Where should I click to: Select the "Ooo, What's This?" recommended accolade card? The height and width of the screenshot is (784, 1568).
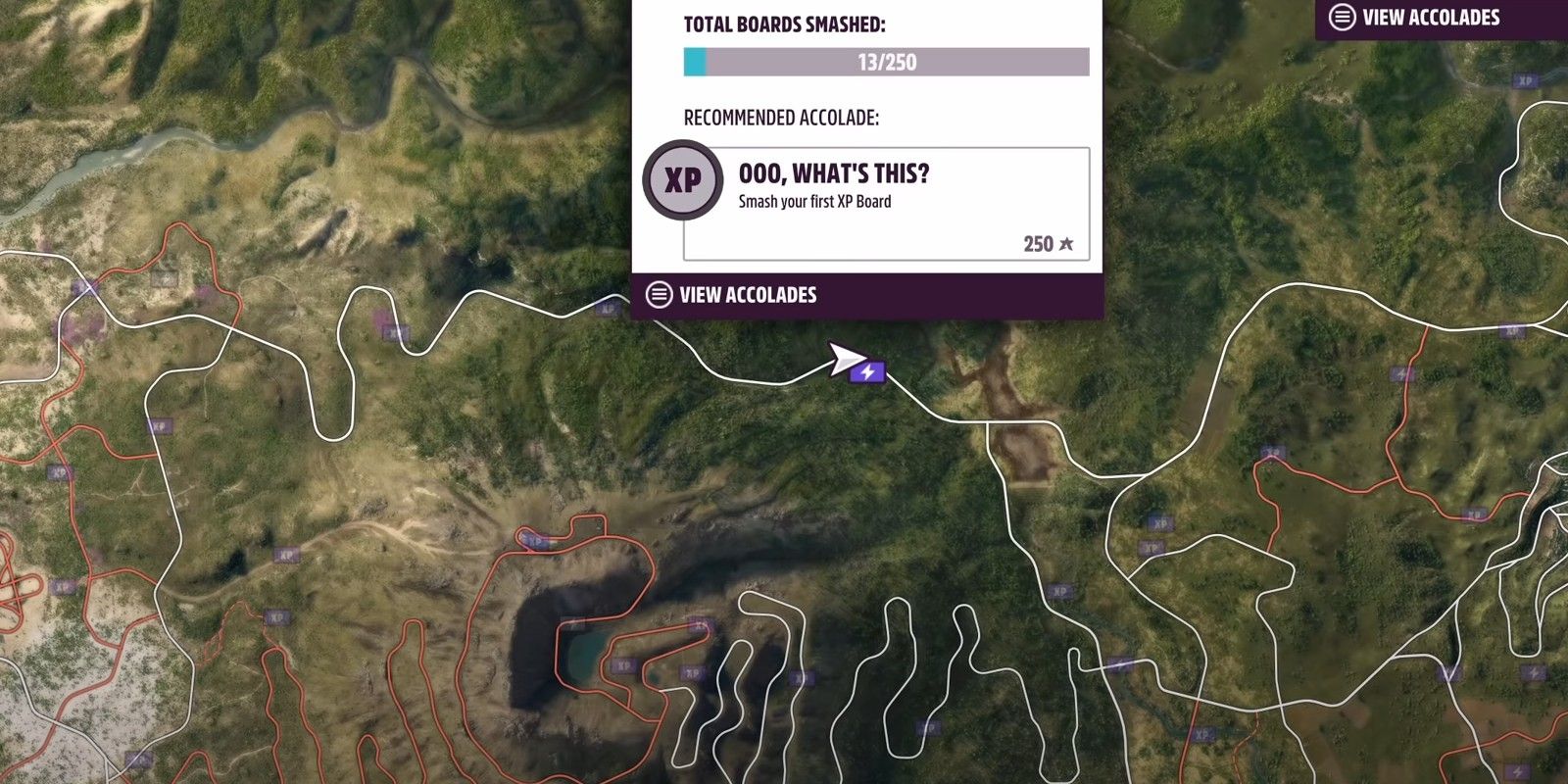coord(885,204)
